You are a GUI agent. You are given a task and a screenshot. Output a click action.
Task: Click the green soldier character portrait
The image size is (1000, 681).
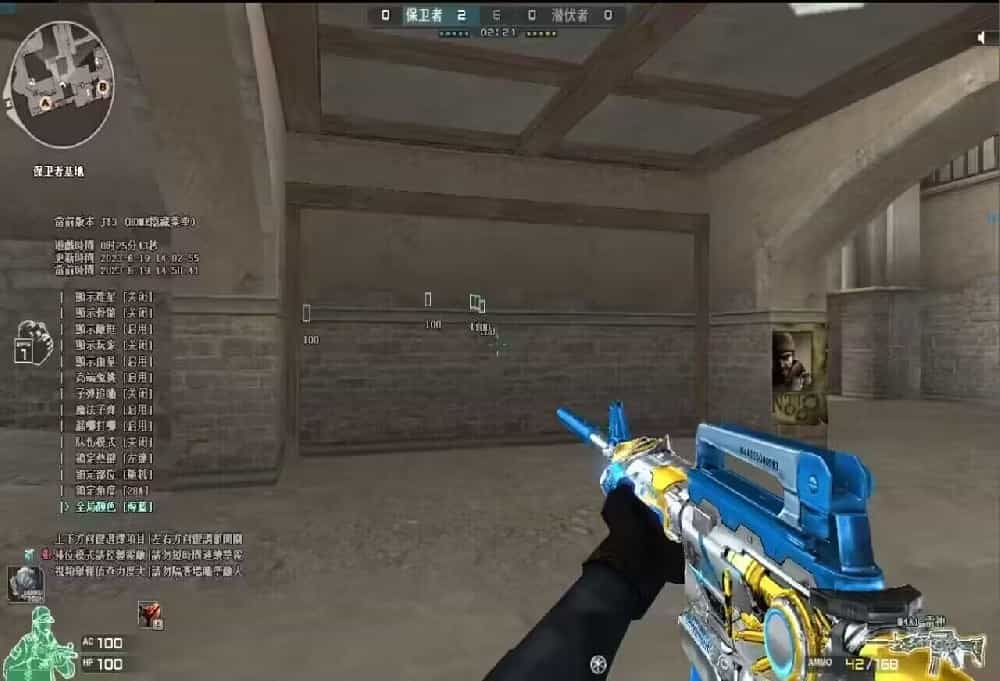(38, 640)
